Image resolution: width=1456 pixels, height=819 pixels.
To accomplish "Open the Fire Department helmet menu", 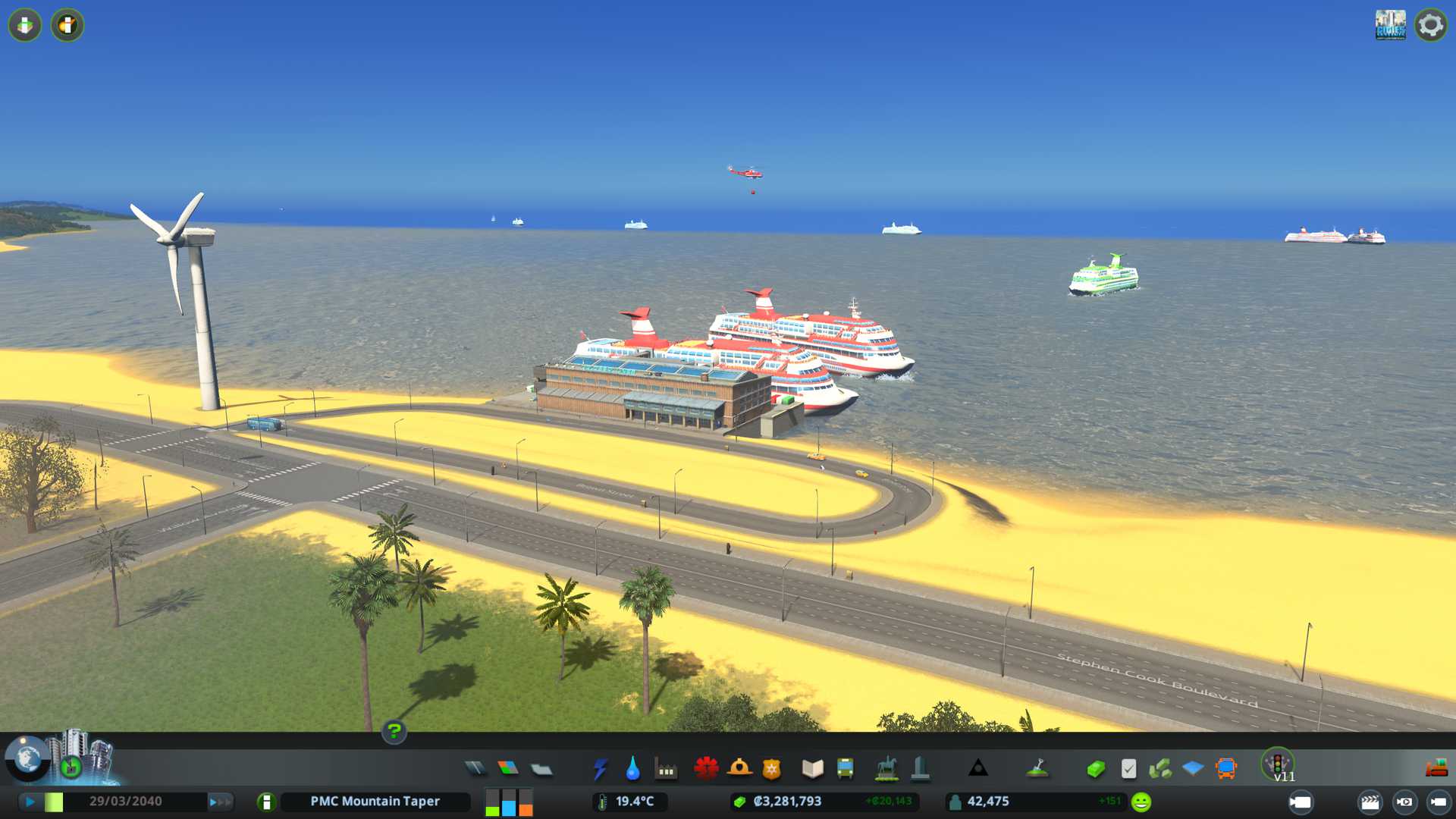I will pos(739,769).
